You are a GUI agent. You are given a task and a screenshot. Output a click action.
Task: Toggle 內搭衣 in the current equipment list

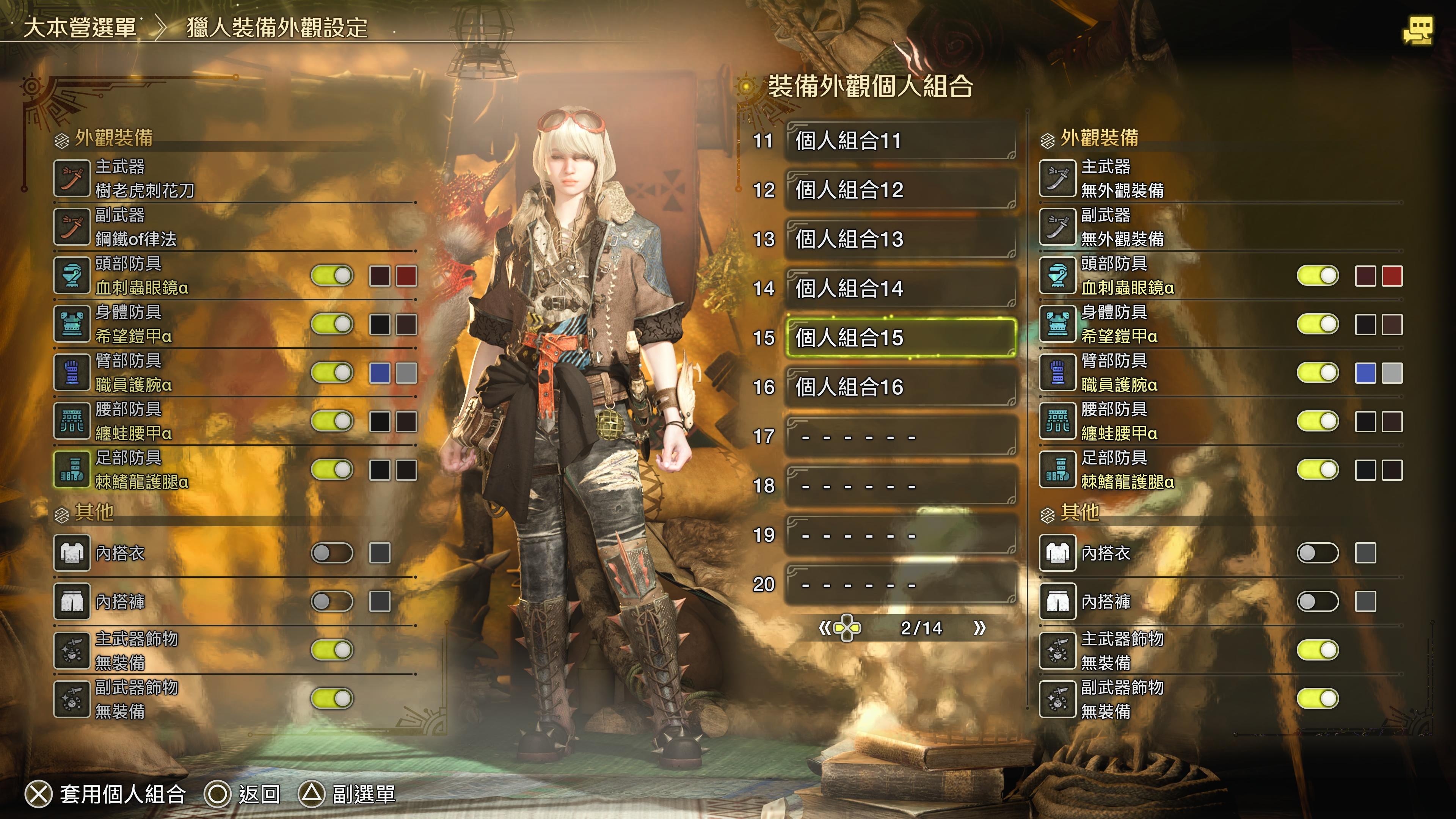pyautogui.click(x=332, y=553)
